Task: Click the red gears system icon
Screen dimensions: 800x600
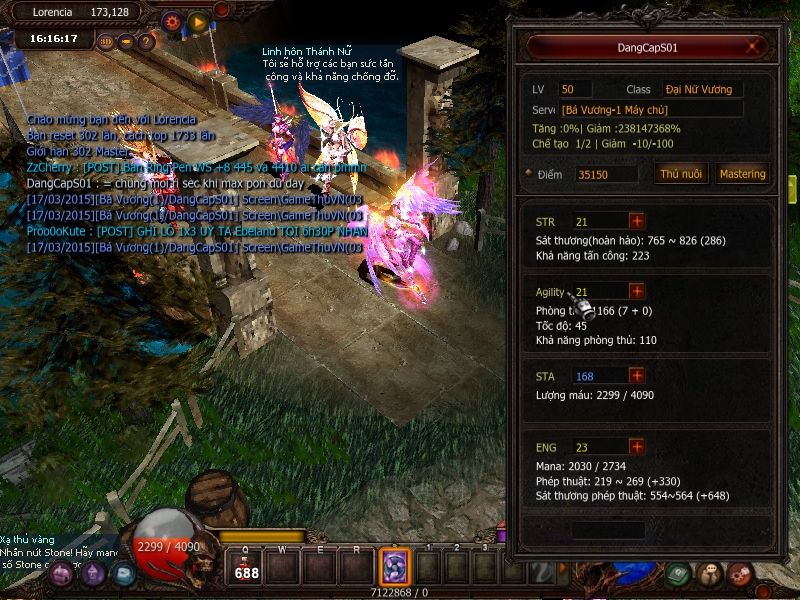Action: (x=741, y=574)
